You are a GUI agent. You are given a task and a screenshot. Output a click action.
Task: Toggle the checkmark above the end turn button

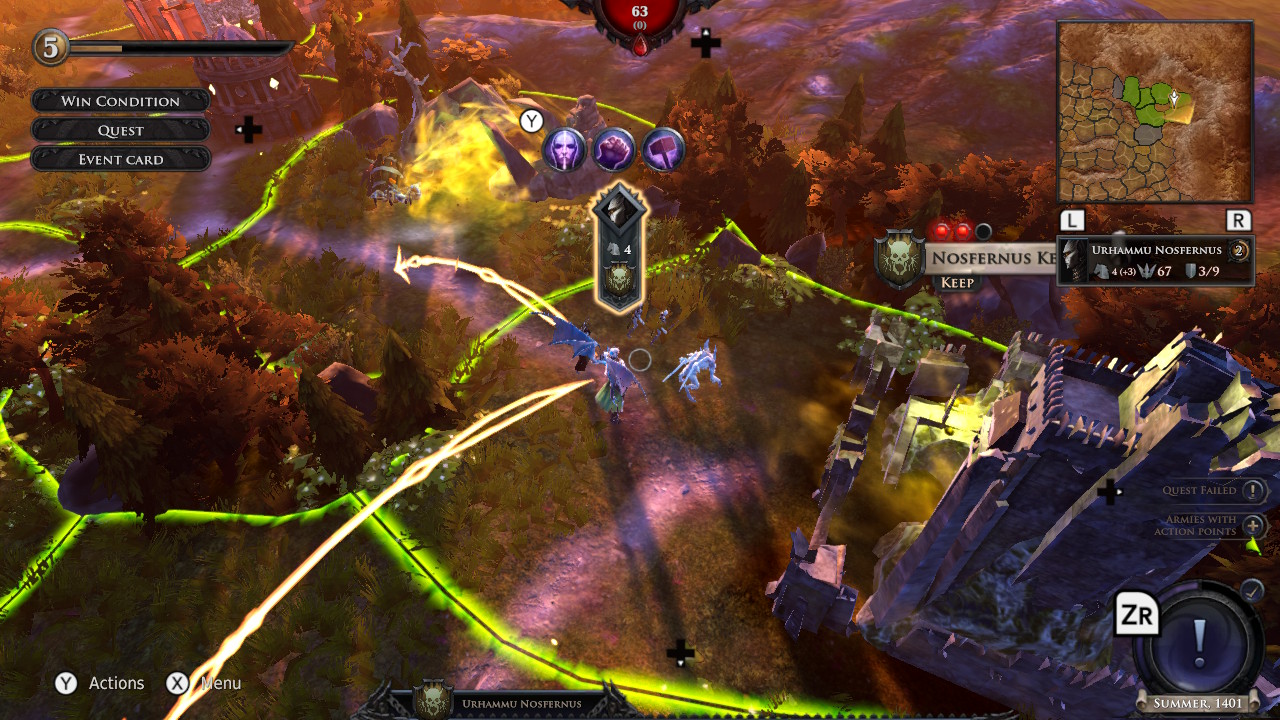(1252, 590)
